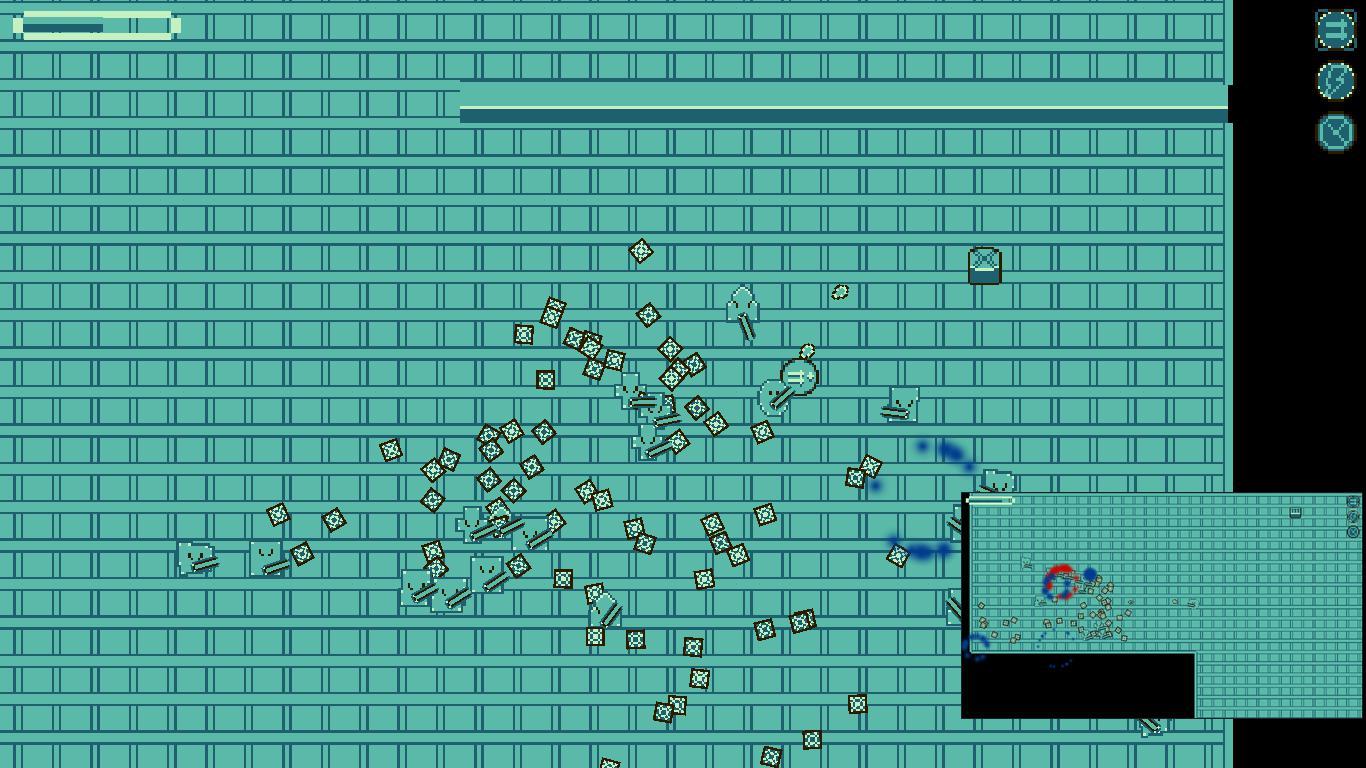Click the small round blob right of the ghost
The width and height of the screenshot is (1366, 768).
pos(840,292)
